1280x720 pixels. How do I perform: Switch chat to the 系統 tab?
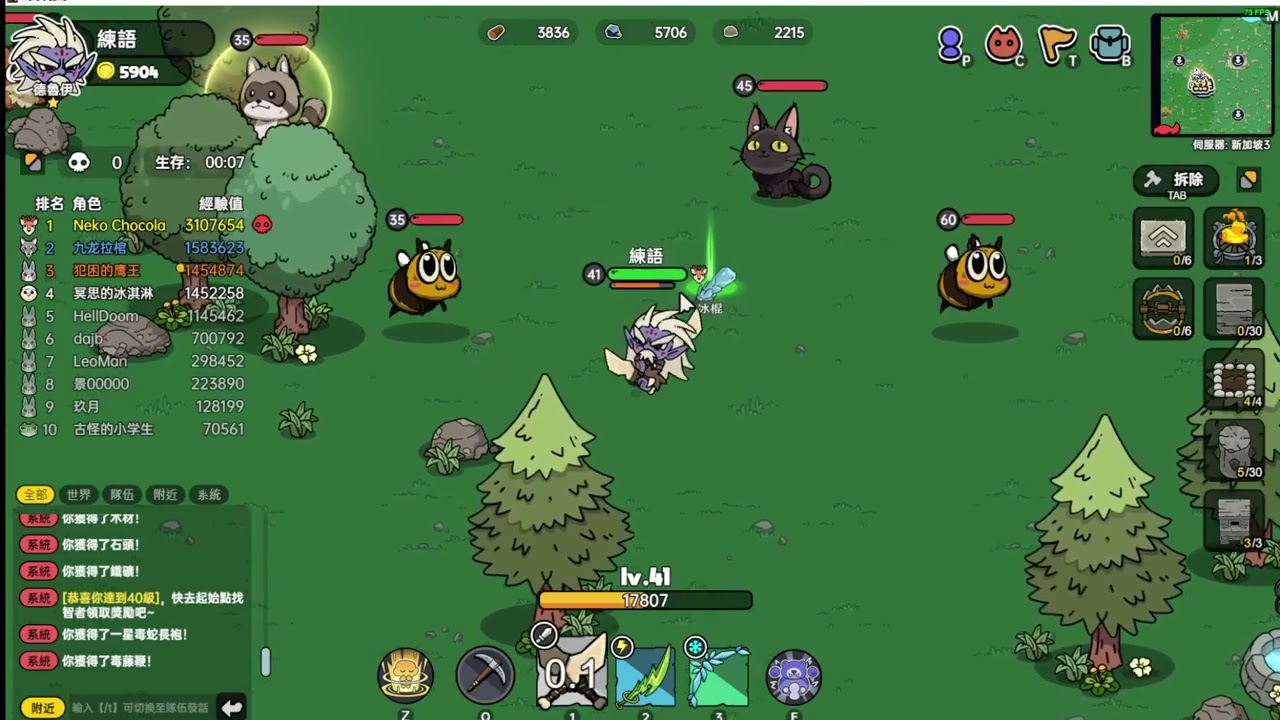209,495
